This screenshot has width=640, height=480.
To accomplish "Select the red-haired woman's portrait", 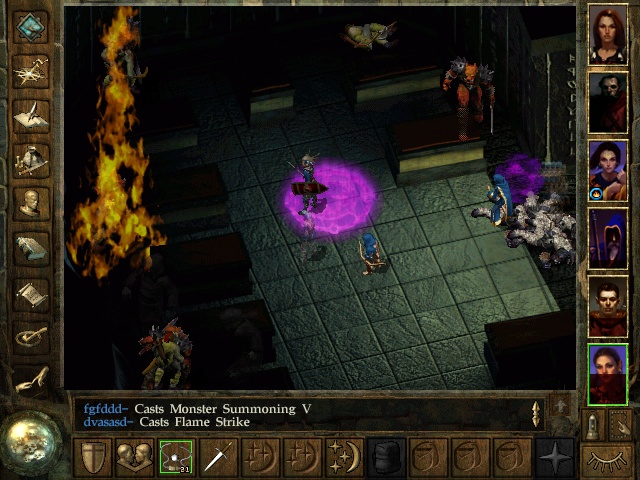I will pyautogui.click(x=608, y=35).
